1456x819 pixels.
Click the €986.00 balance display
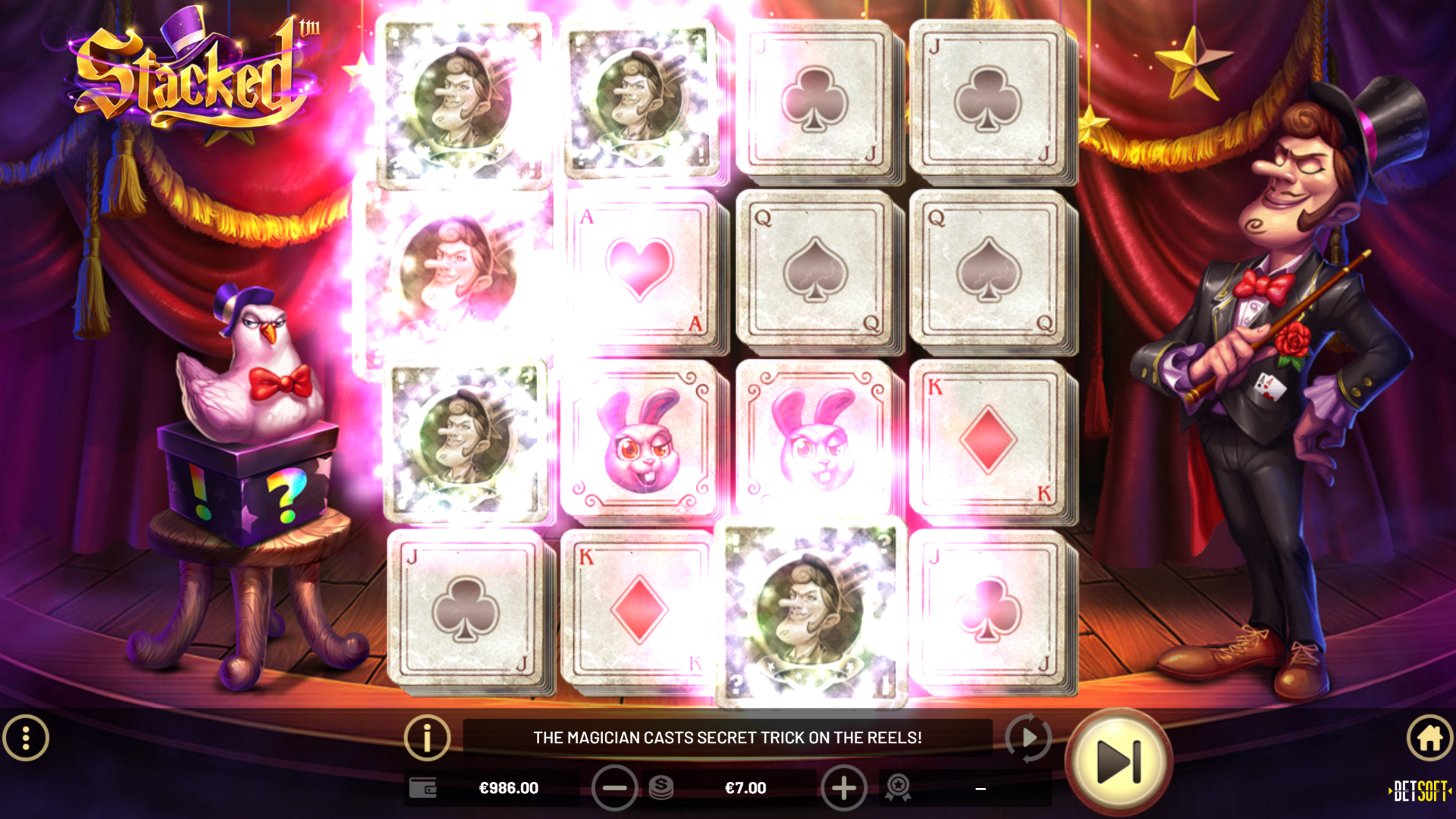pyautogui.click(x=510, y=788)
